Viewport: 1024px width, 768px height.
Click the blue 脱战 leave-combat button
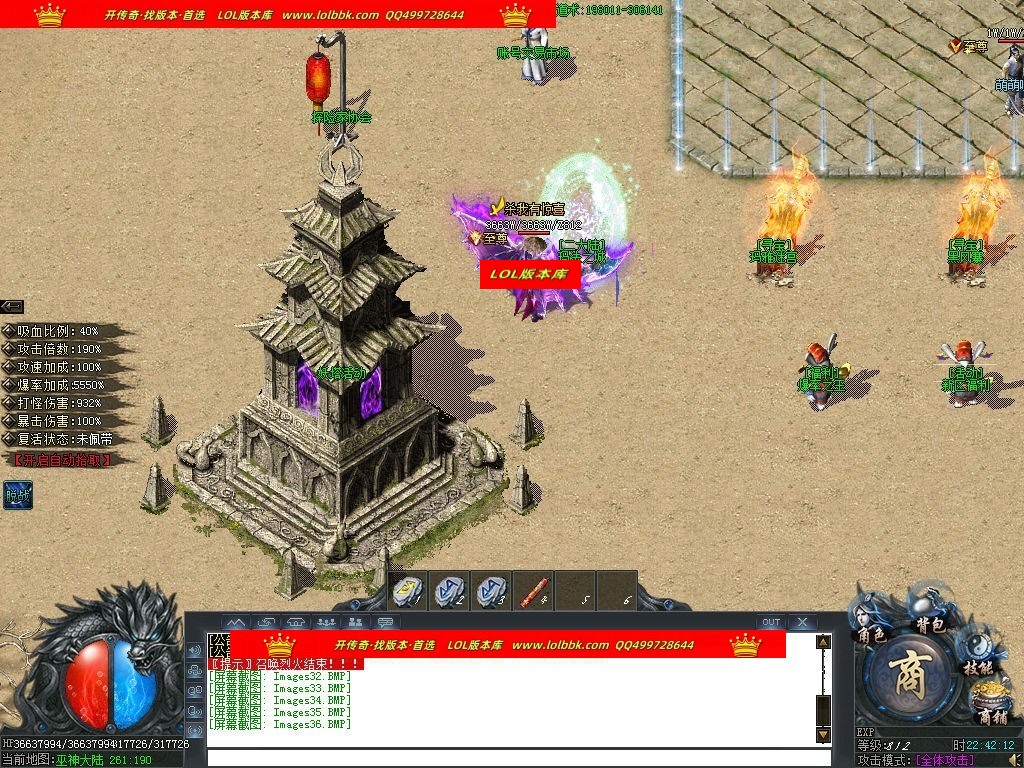pyautogui.click(x=17, y=494)
